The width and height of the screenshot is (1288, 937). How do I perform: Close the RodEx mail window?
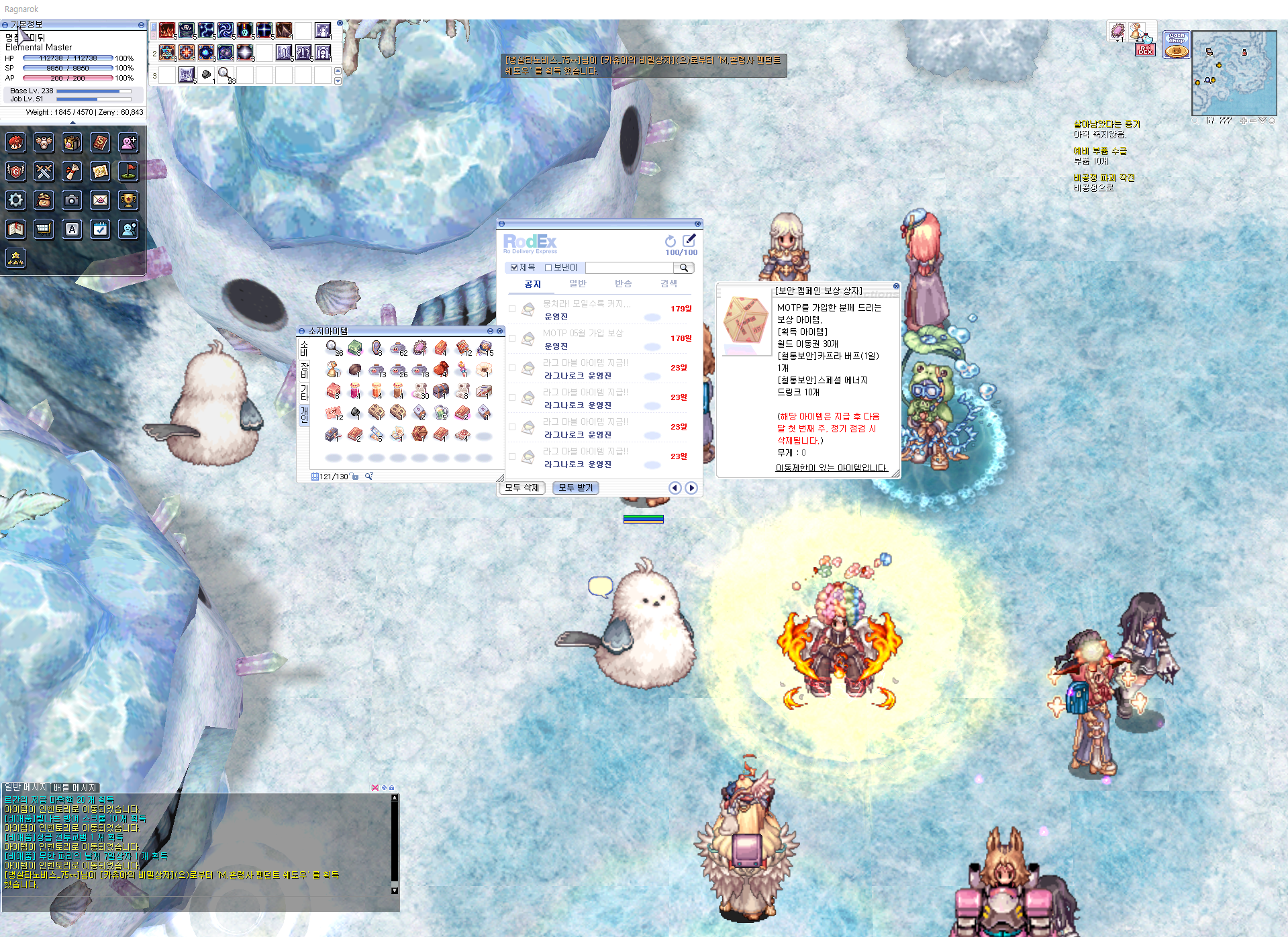[697, 224]
